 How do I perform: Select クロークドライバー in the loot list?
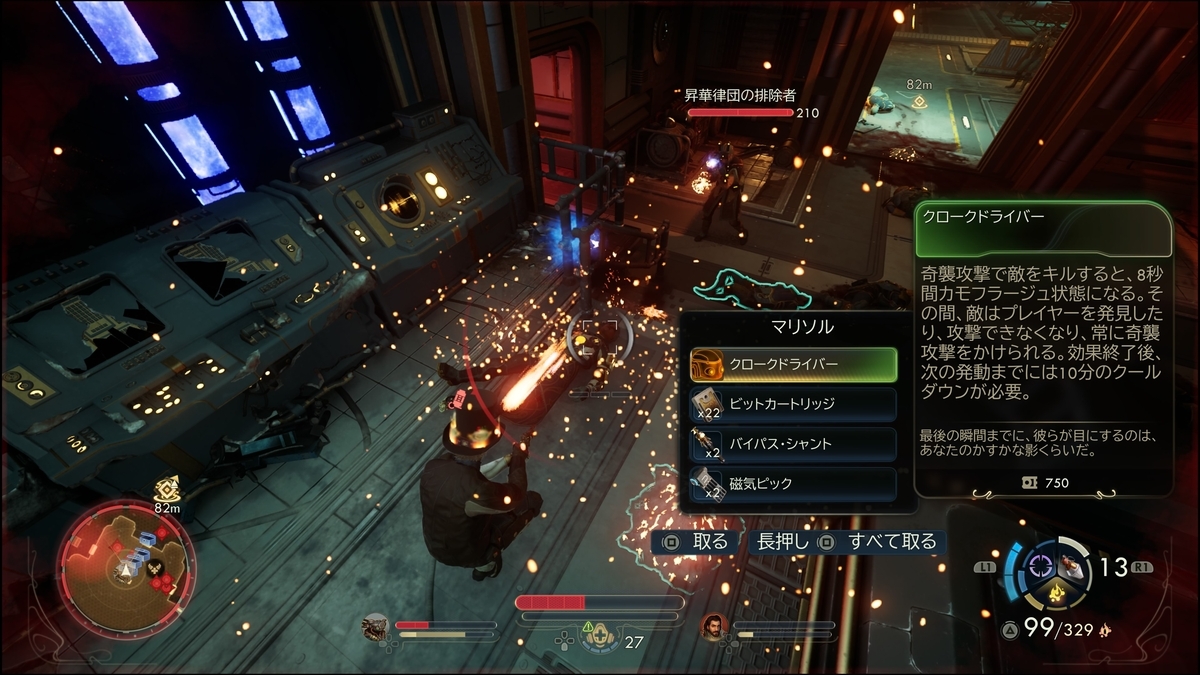pos(793,364)
